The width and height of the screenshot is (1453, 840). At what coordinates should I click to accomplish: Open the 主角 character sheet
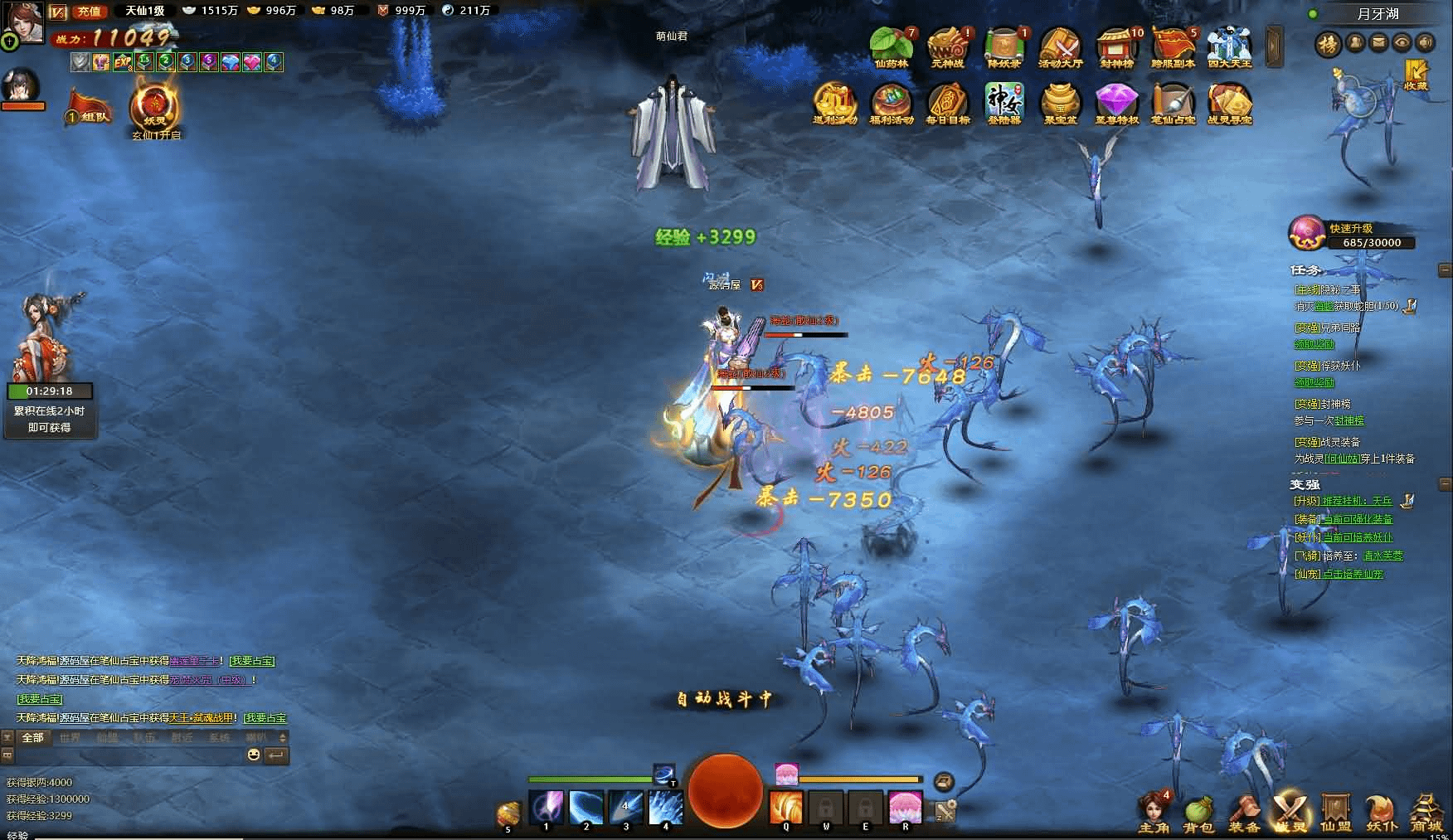coord(1153,813)
